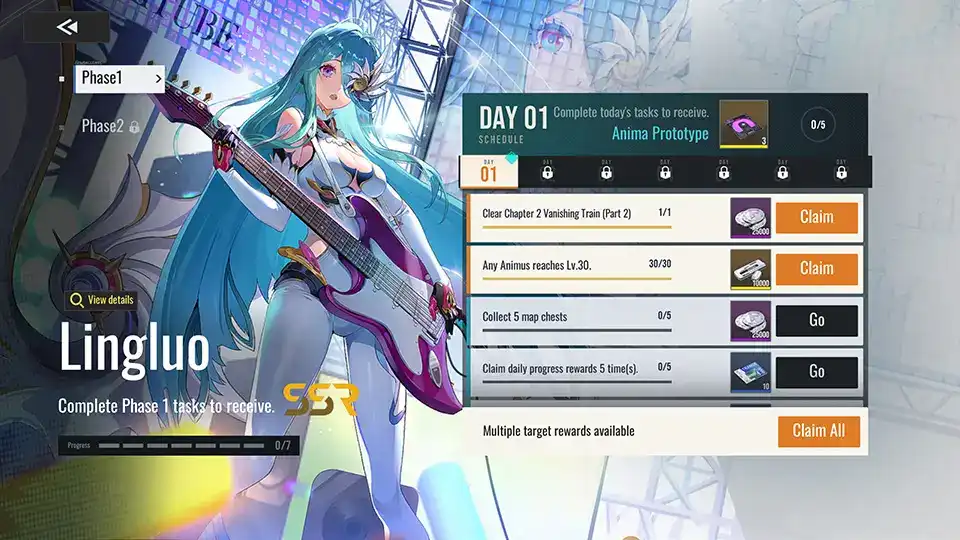Go back using the double-arrow button
Viewport: 960px width, 540px height.
point(67,27)
